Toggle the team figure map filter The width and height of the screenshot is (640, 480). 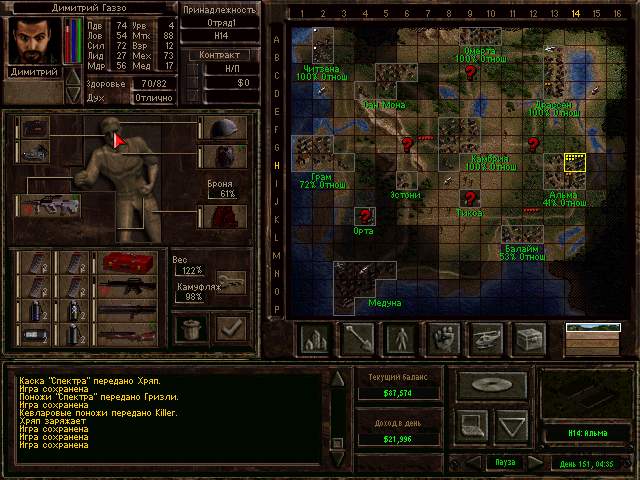[x=402, y=340]
